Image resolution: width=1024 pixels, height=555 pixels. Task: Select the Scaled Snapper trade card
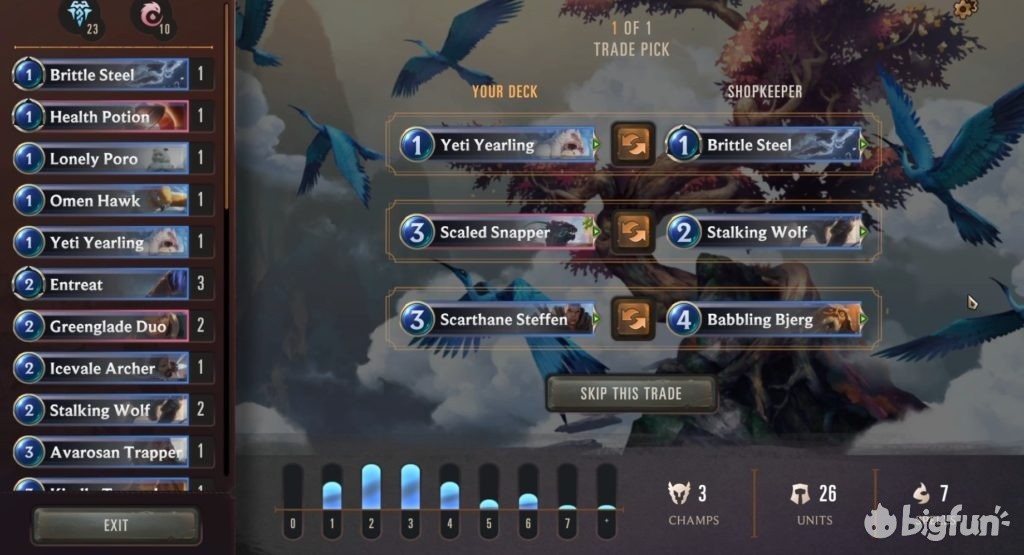pos(497,232)
